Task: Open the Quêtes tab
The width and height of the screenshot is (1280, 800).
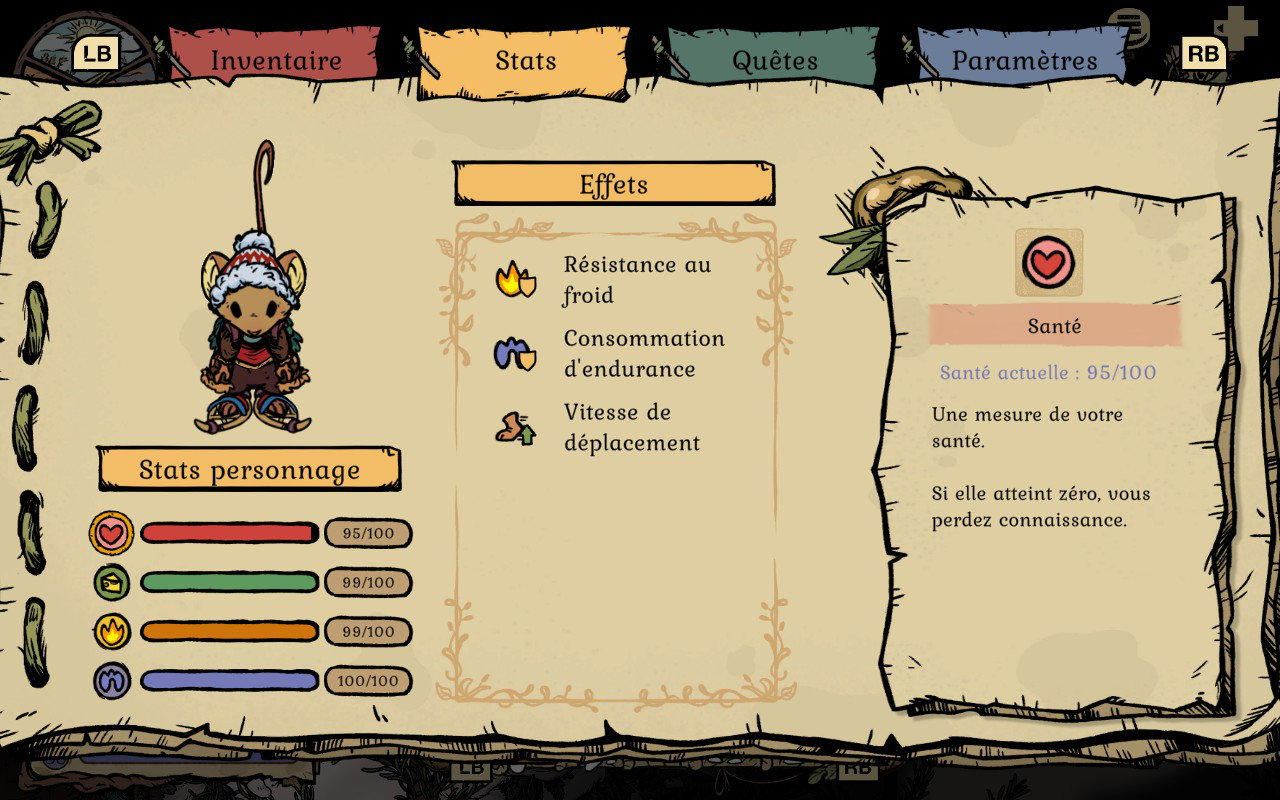Action: coord(775,60)
